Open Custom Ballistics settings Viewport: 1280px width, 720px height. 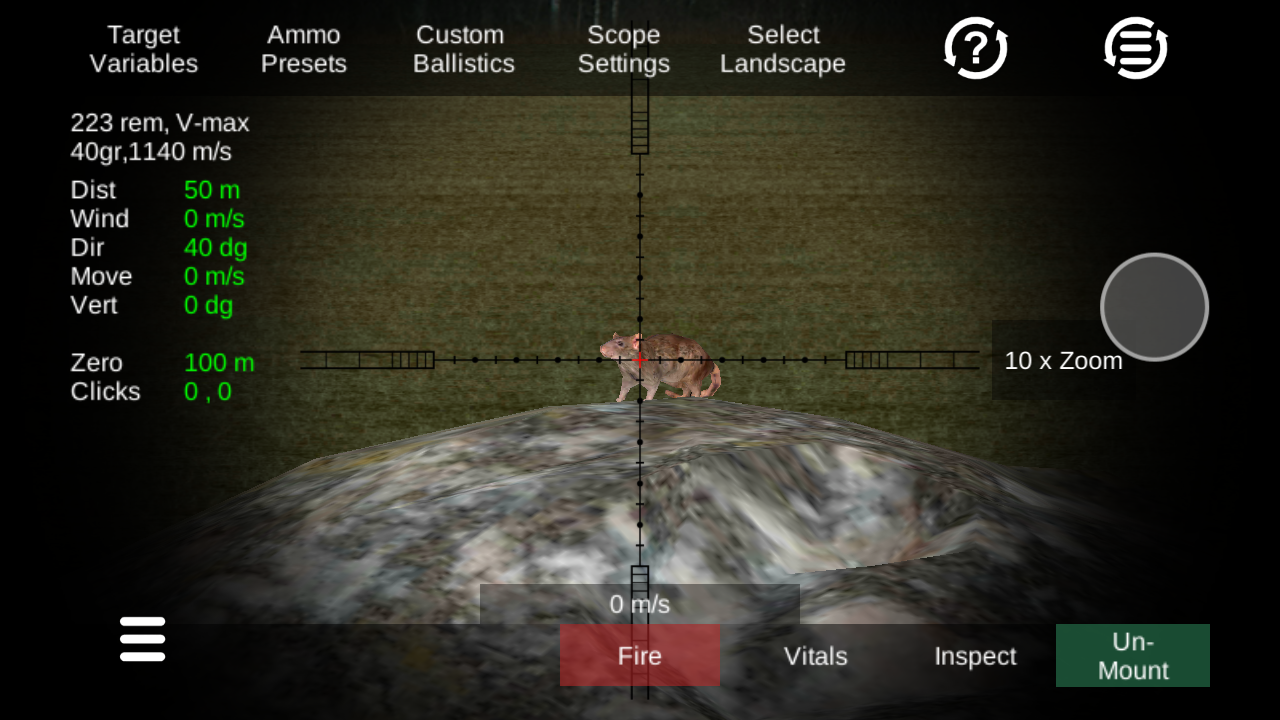pos(463,49)
